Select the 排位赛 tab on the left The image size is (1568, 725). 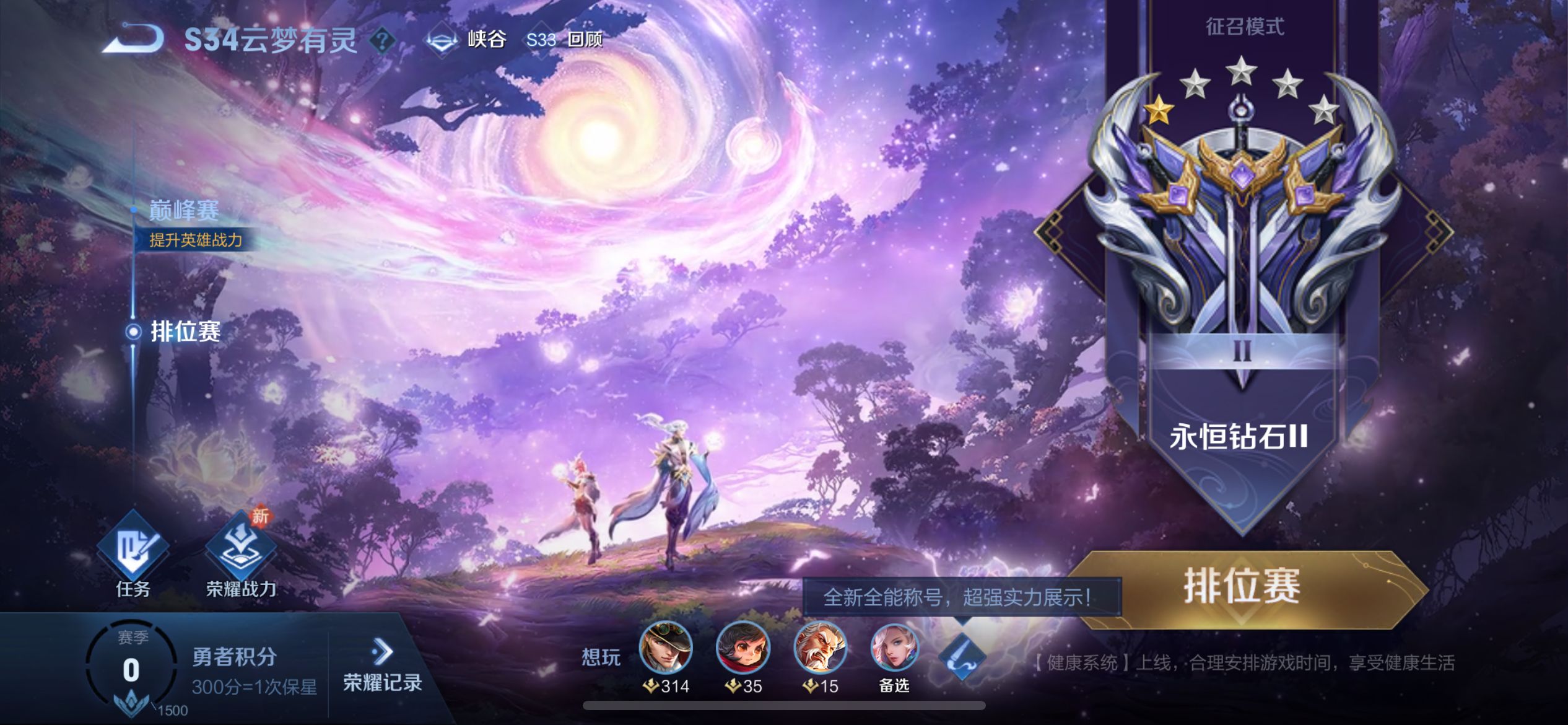point(185,332)
